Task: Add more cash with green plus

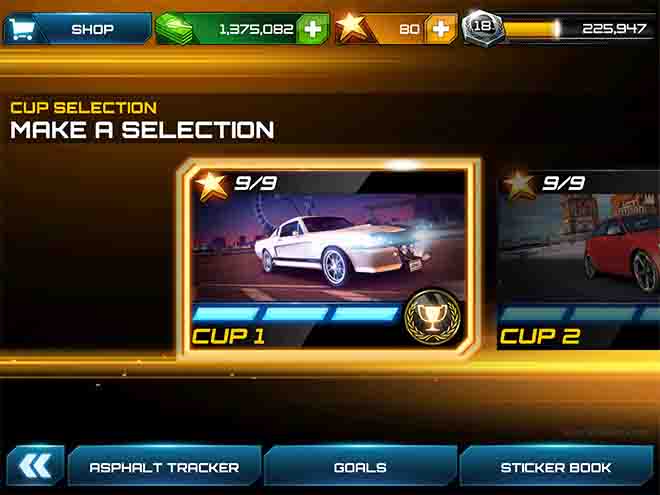Action: (313, 28)
